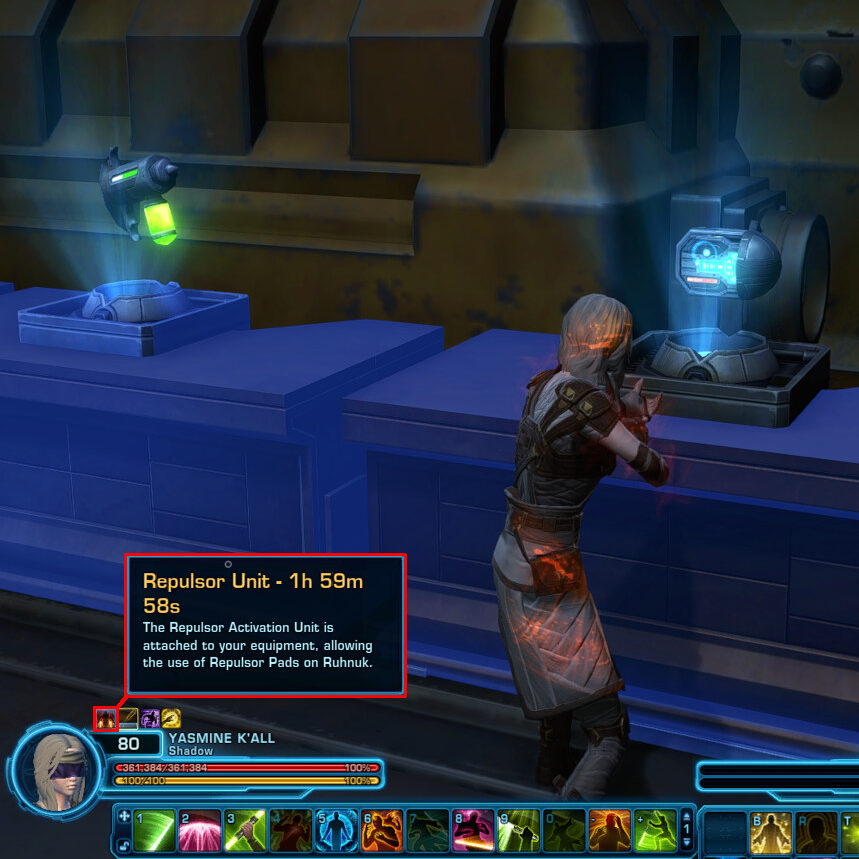Use the green beam ability in slot 9
Image resolution: width=859 pixels, height=859 pixels.
tap(518, 830)
